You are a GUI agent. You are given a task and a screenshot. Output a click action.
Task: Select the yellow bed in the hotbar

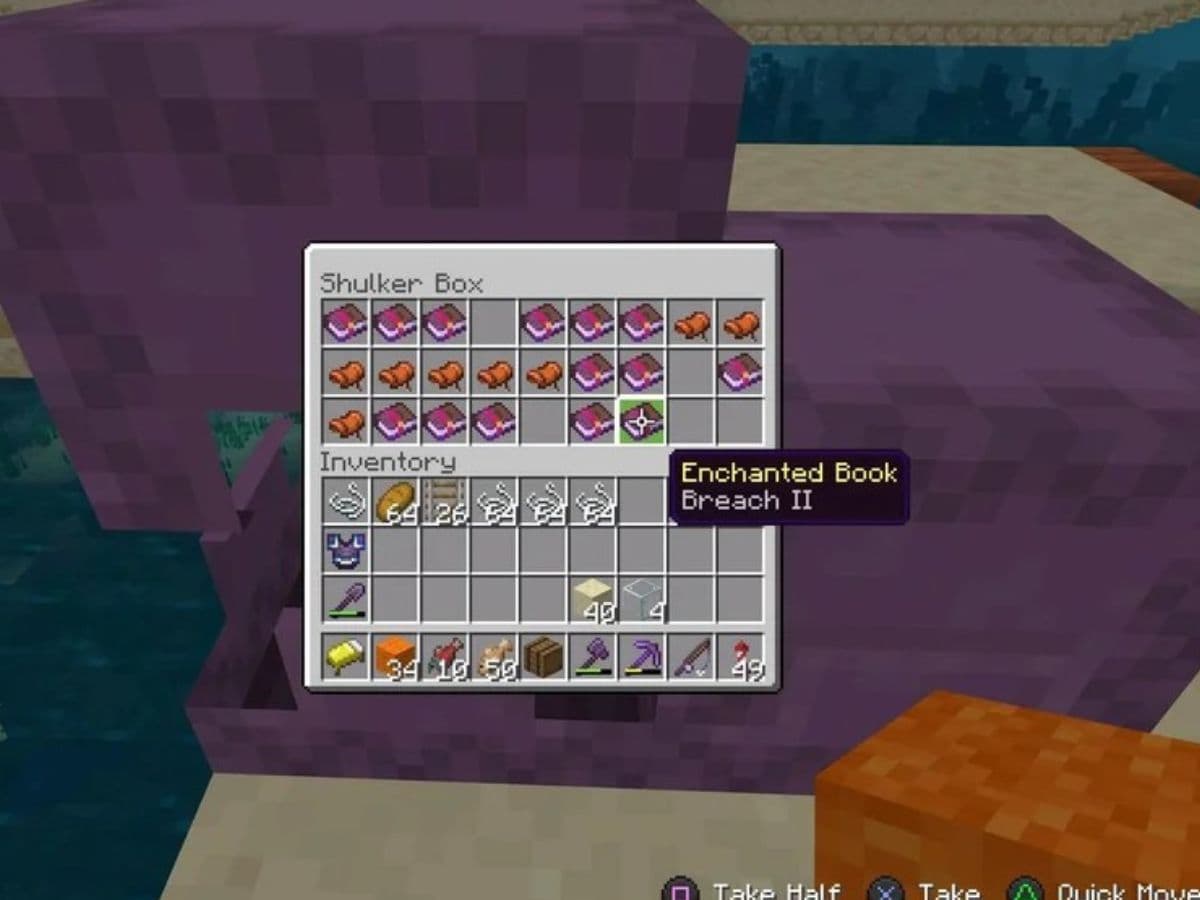click(347, 657)
